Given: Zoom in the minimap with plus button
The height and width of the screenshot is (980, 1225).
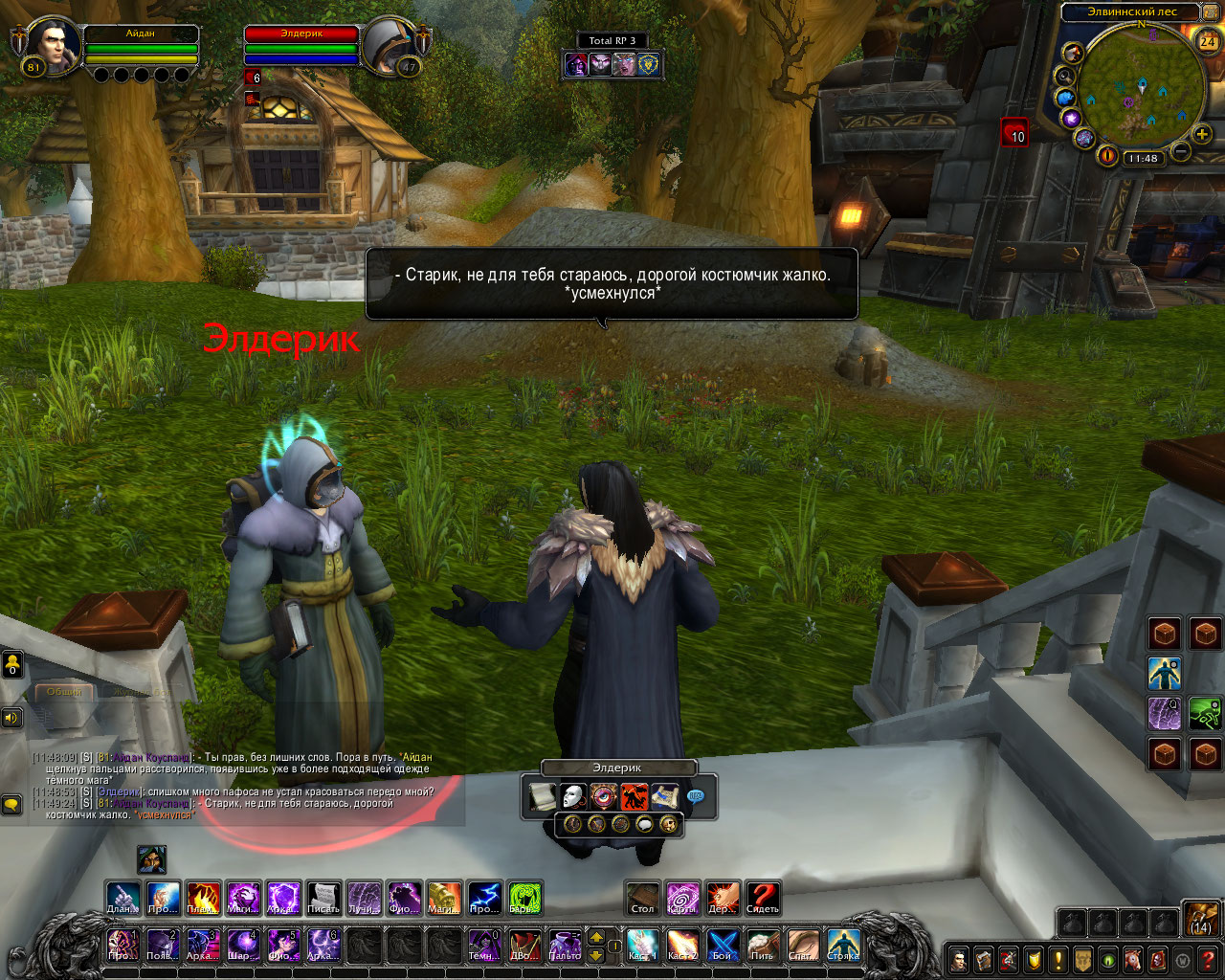Looking at the screenshot, I should coord(1202,134).
